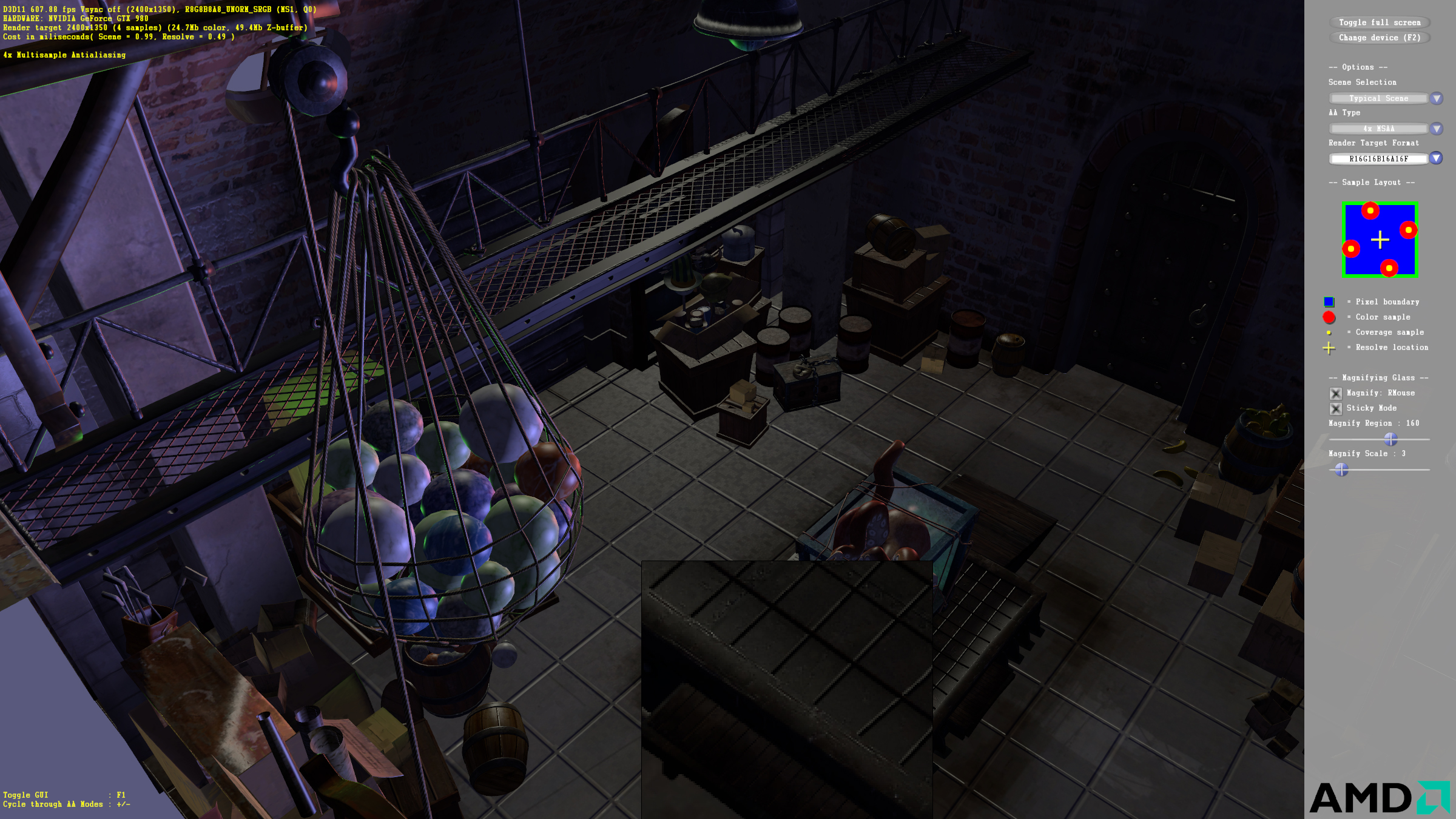Open the Change device (F2) dialog

1379,38
